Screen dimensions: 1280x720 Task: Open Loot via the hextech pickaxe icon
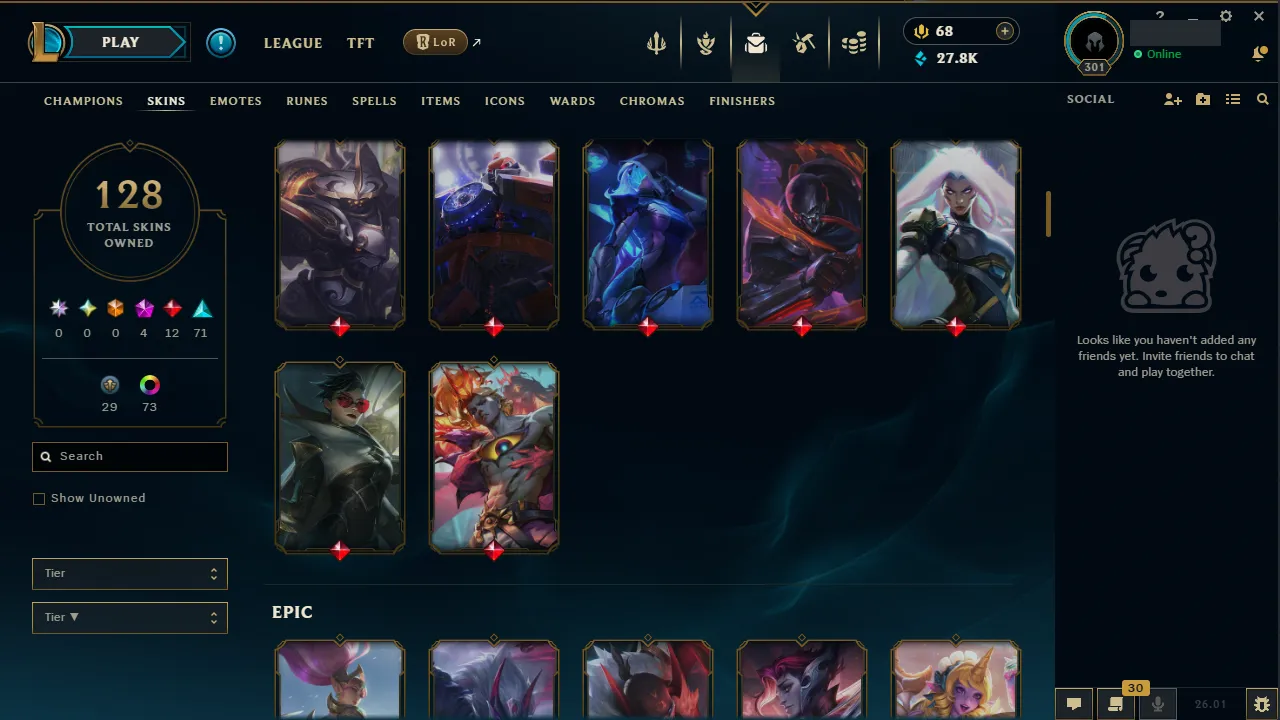pos(804,43)
